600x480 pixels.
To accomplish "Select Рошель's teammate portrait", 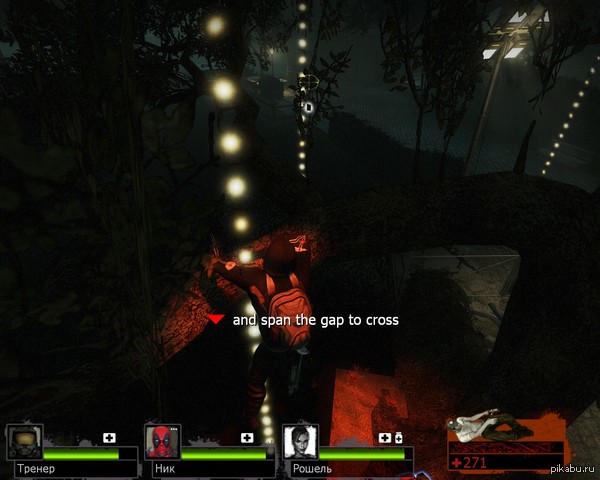I will (x=300, y=441).
